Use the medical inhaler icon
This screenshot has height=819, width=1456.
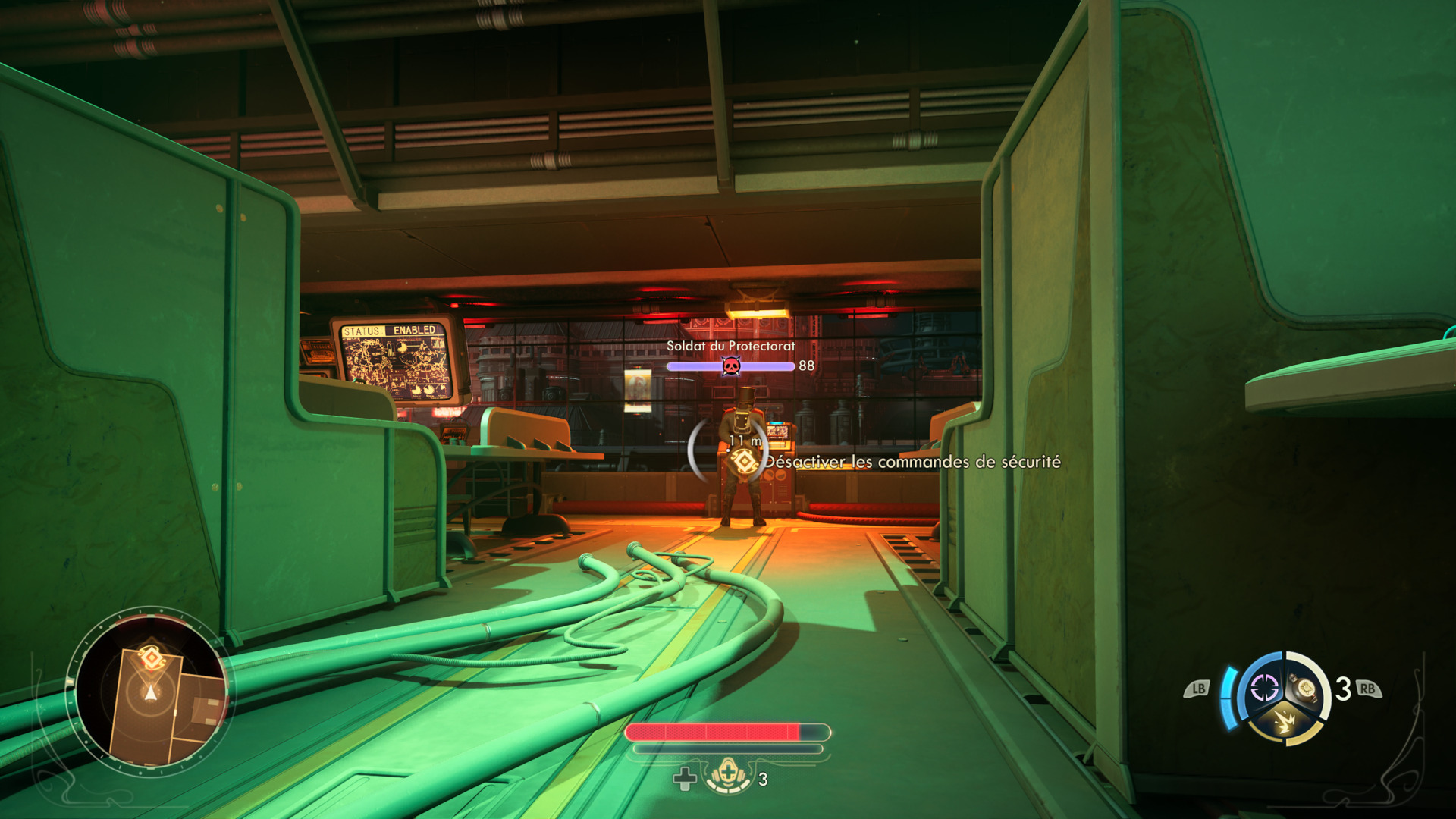pyautogui.click(x=728, y=776)
